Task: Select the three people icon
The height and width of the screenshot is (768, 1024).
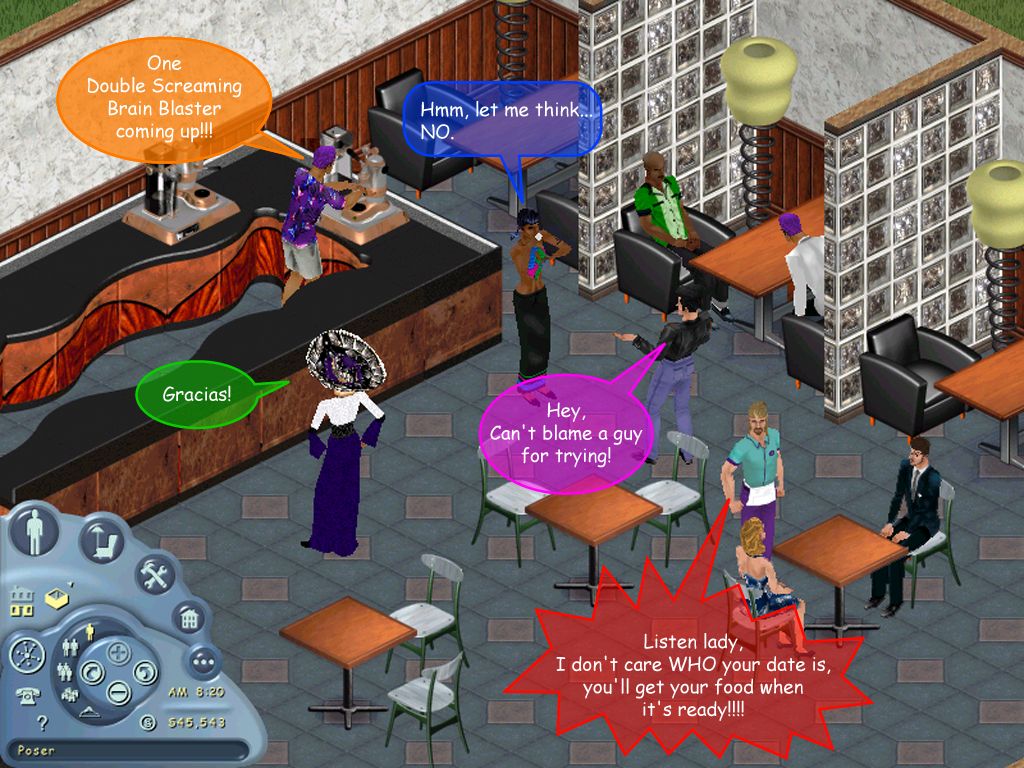Action: [66, 672]
